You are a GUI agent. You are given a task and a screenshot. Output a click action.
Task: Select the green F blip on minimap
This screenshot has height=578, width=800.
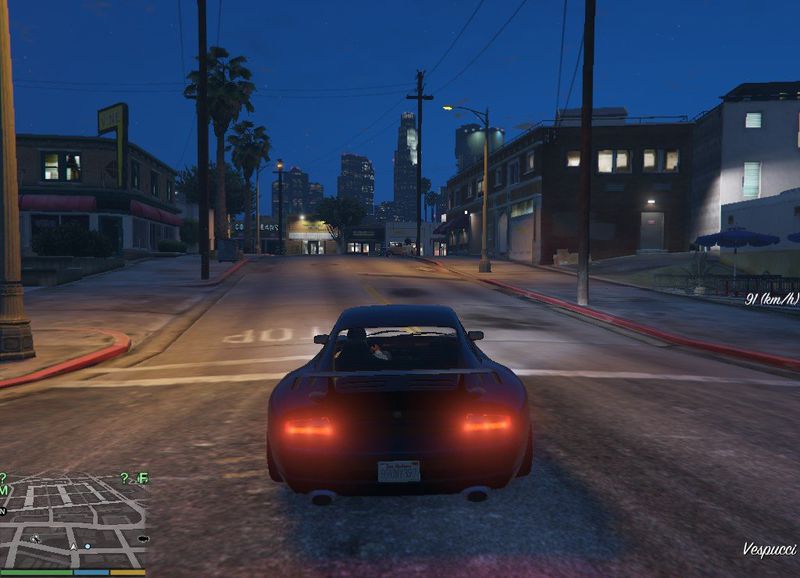coord(143,478)
